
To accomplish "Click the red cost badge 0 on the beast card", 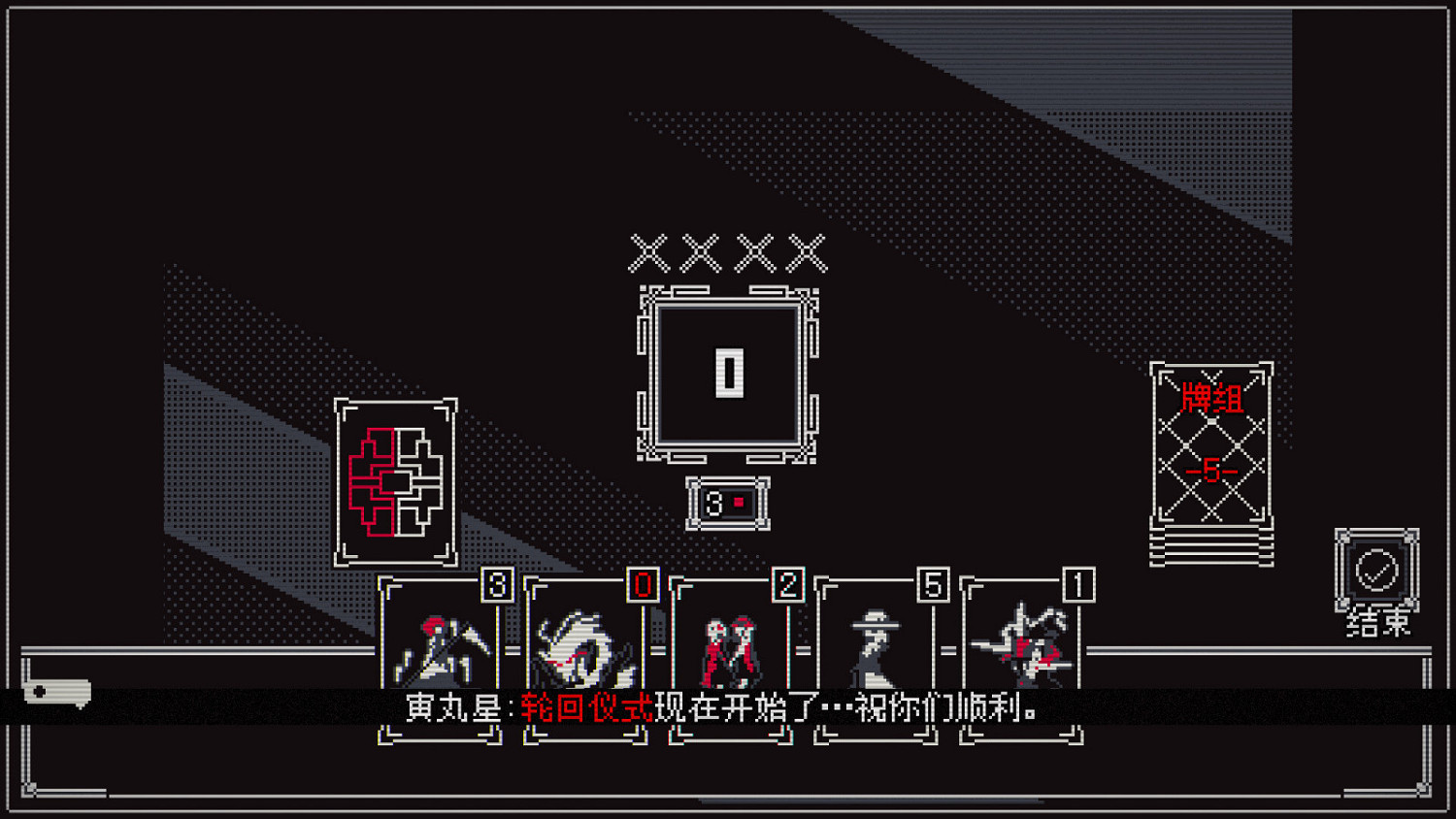I will (642, 586).
